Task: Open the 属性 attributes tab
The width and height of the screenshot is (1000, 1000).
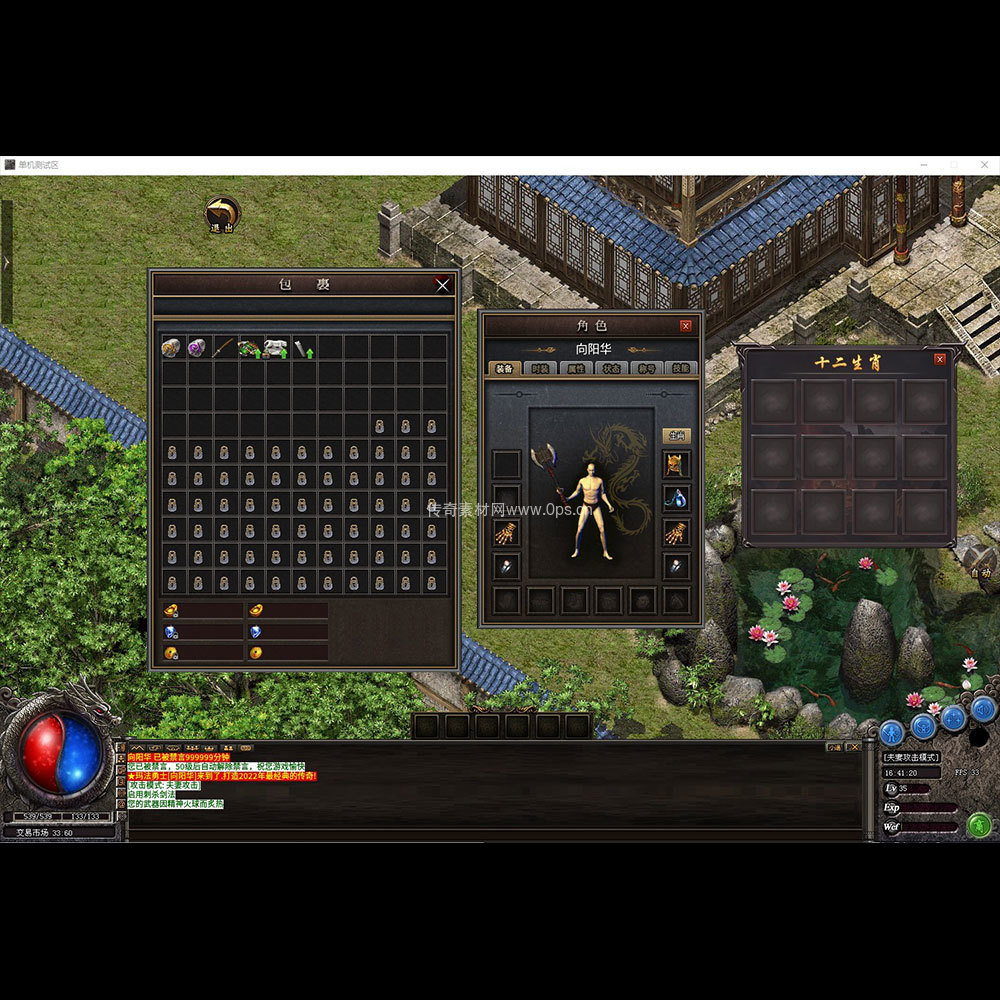Action: [x=576, y=368]
